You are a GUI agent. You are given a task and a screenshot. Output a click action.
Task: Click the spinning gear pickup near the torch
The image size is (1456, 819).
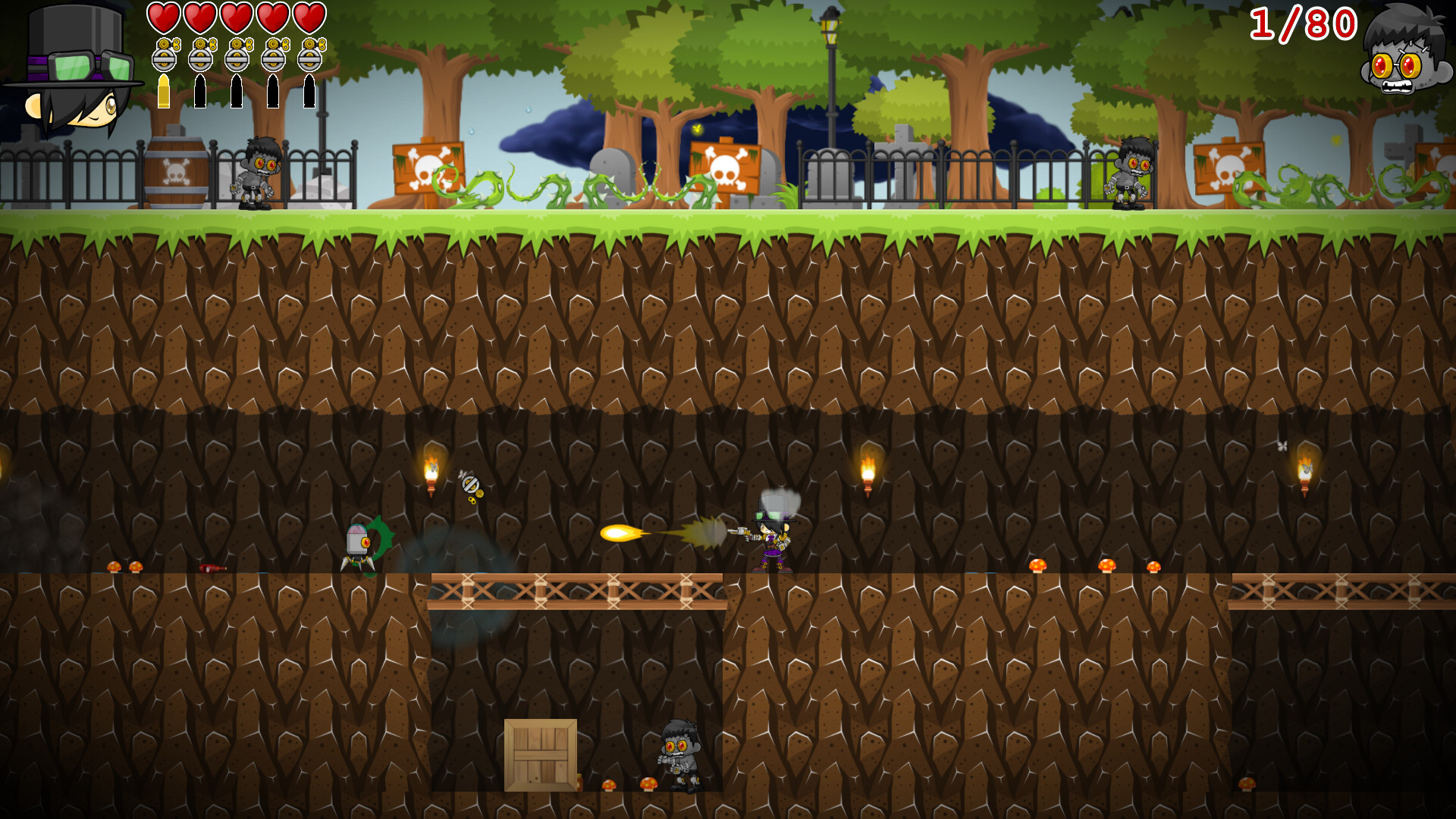point(470,483)
